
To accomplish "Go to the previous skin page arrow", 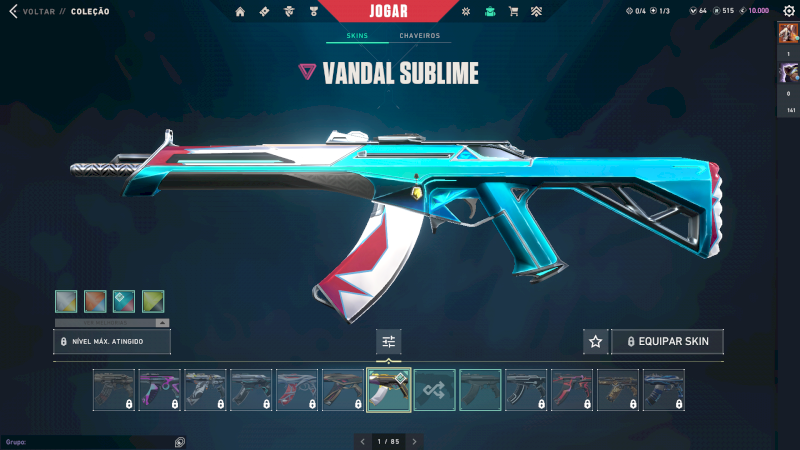I will pyautogui.click(x=362, y=441).
